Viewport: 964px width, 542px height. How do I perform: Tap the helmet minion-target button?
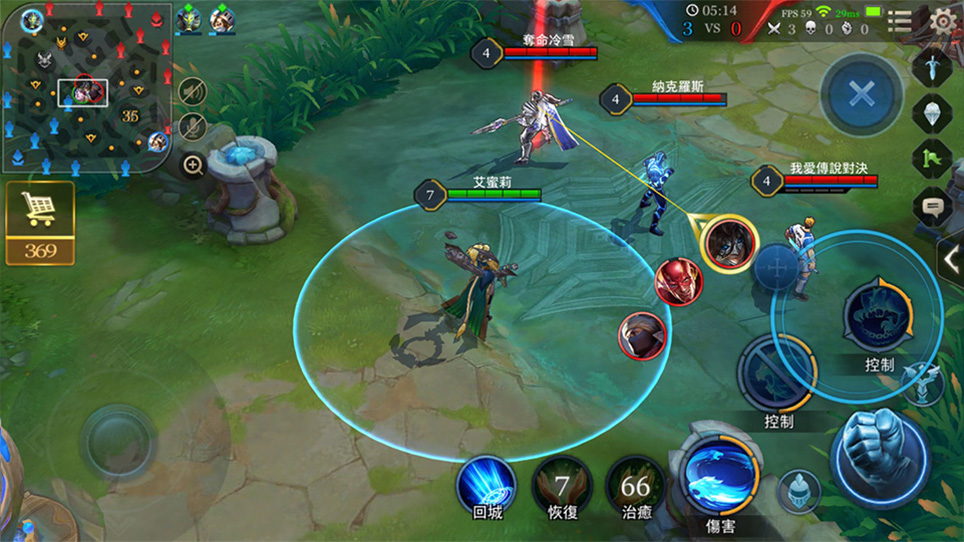[x=796, y=490]
